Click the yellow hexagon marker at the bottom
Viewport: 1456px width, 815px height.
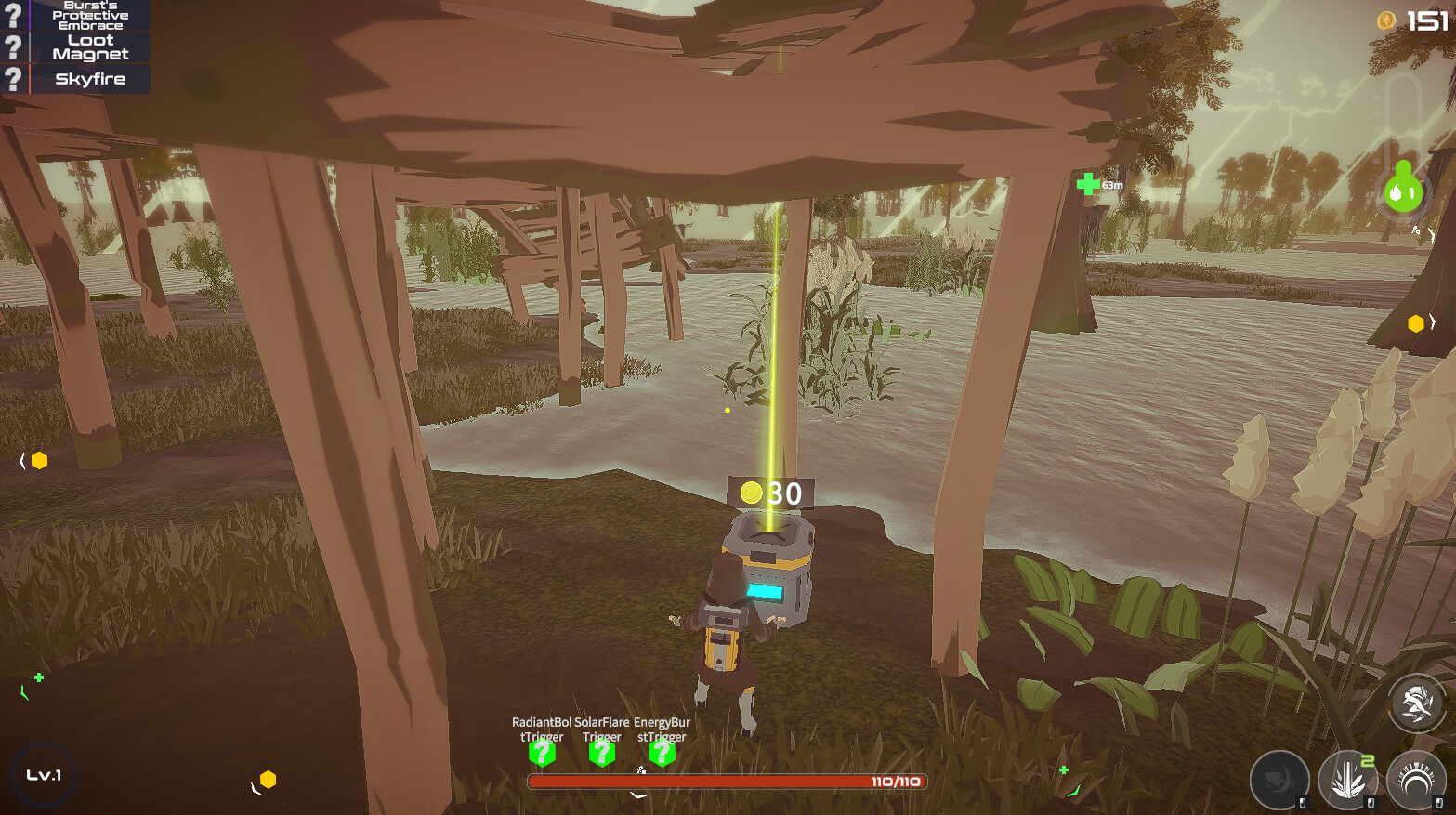pos(267,779)
